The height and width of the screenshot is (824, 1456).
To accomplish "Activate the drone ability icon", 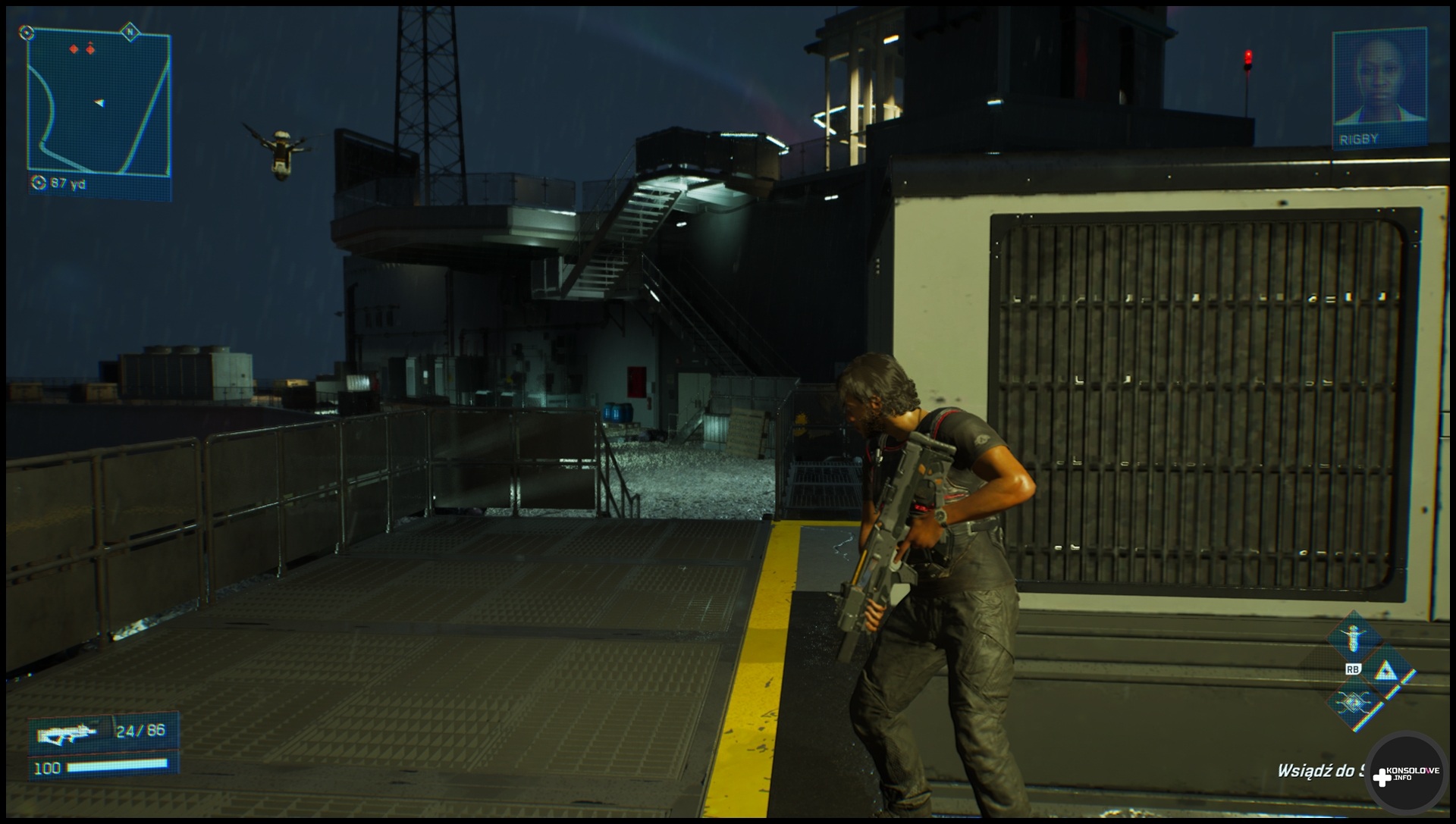I will tap(1354, 637).
